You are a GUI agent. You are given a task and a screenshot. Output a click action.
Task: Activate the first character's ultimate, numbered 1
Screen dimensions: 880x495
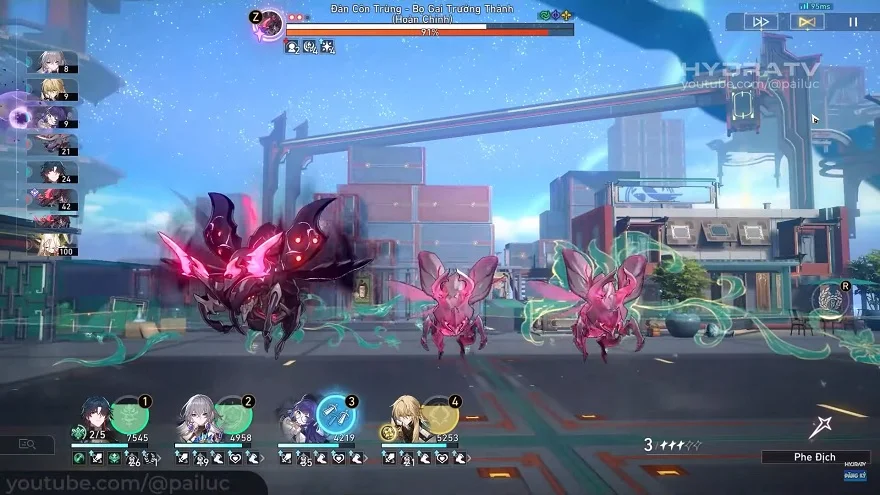point(130,414)
